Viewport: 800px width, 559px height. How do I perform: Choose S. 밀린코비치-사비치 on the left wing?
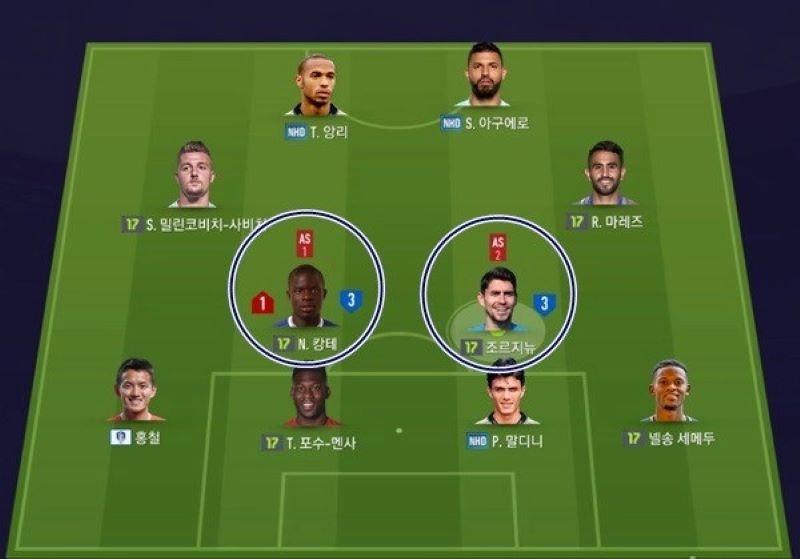194,175
